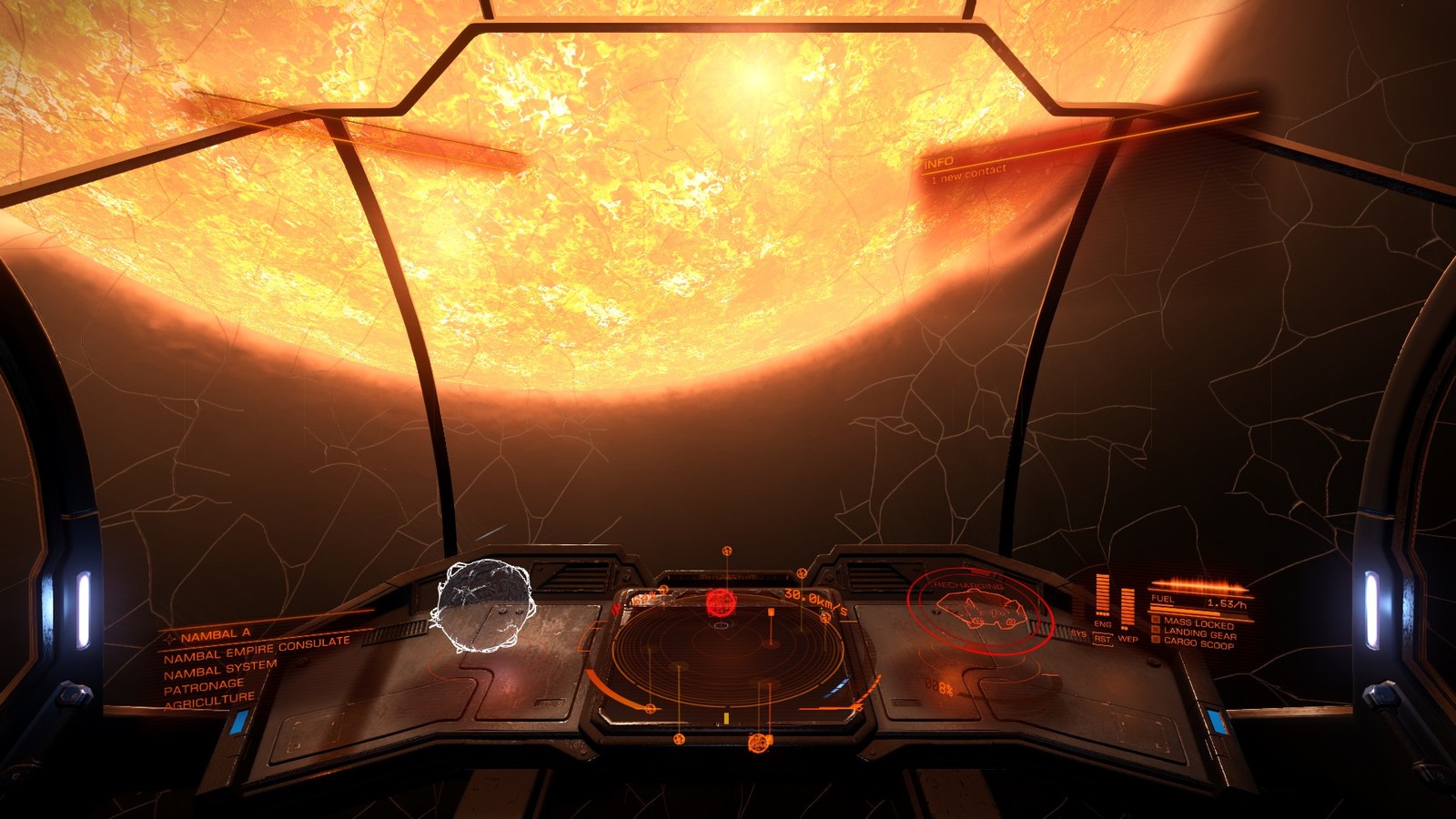Click the SYS power distributor label

click(x=1078, y=633)
